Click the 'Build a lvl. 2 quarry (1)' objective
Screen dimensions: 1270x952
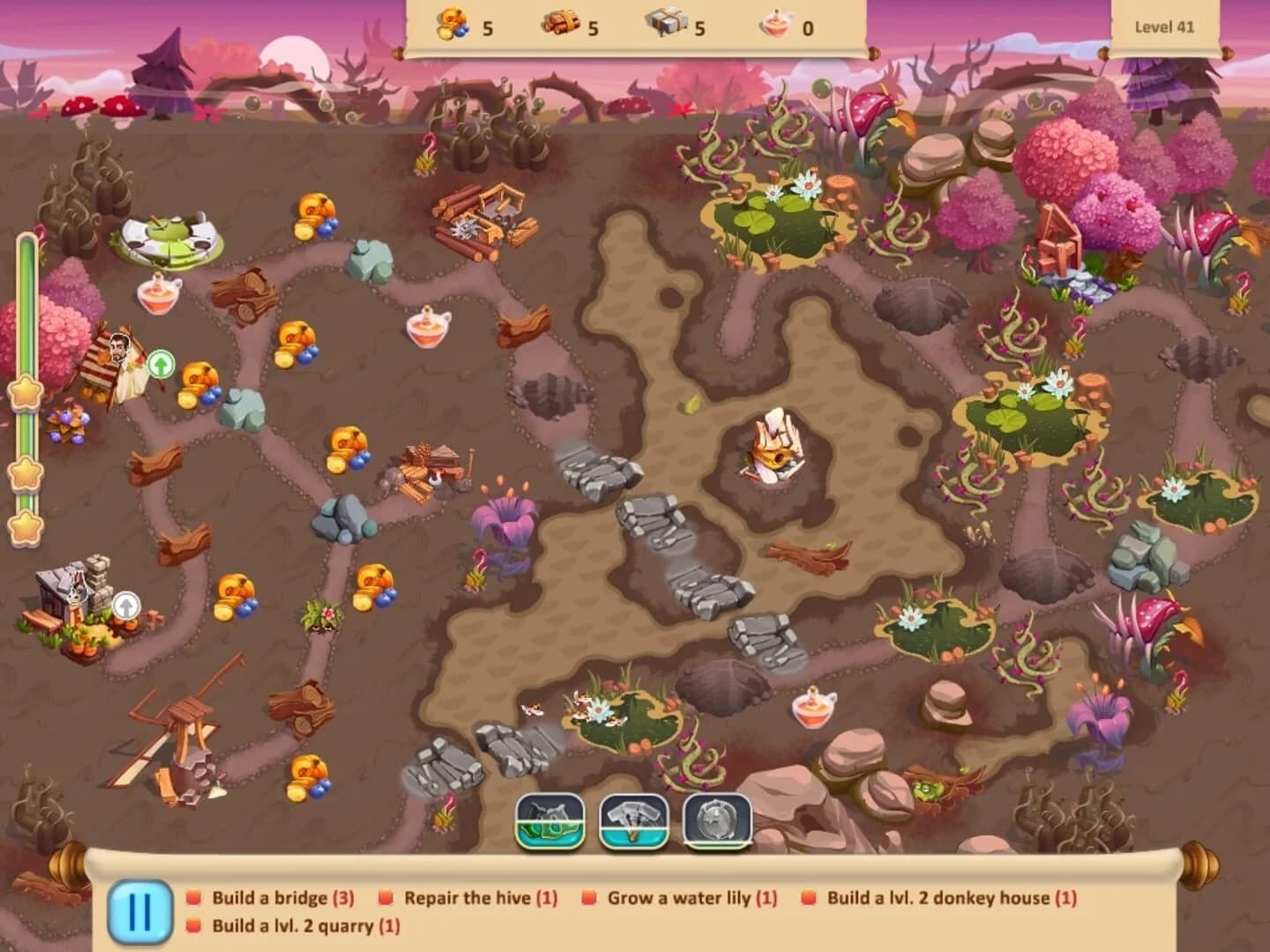pyautogui.click(x=304, y=927)
